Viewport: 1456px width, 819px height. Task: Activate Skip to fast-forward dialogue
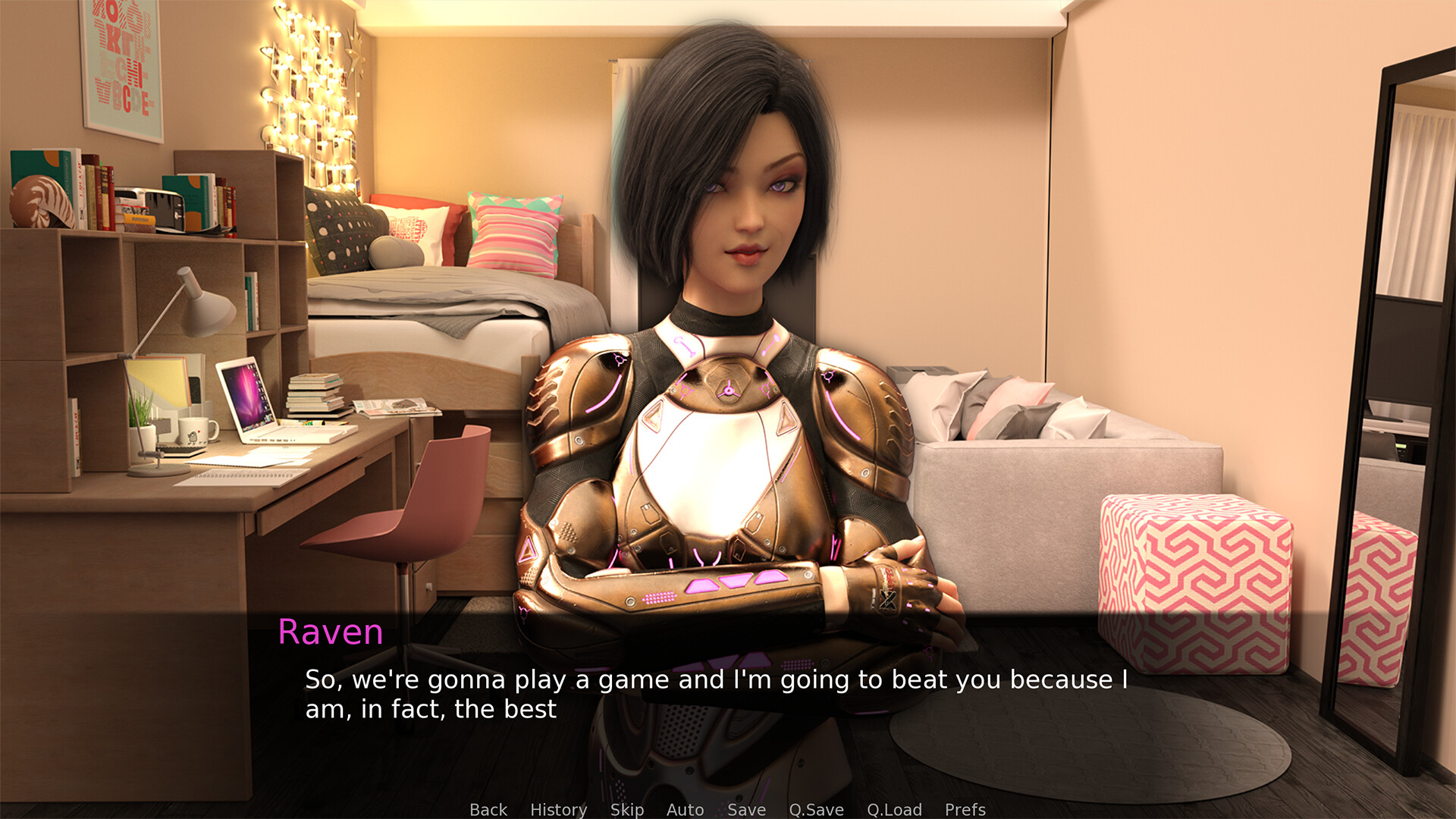coord(627,809)
